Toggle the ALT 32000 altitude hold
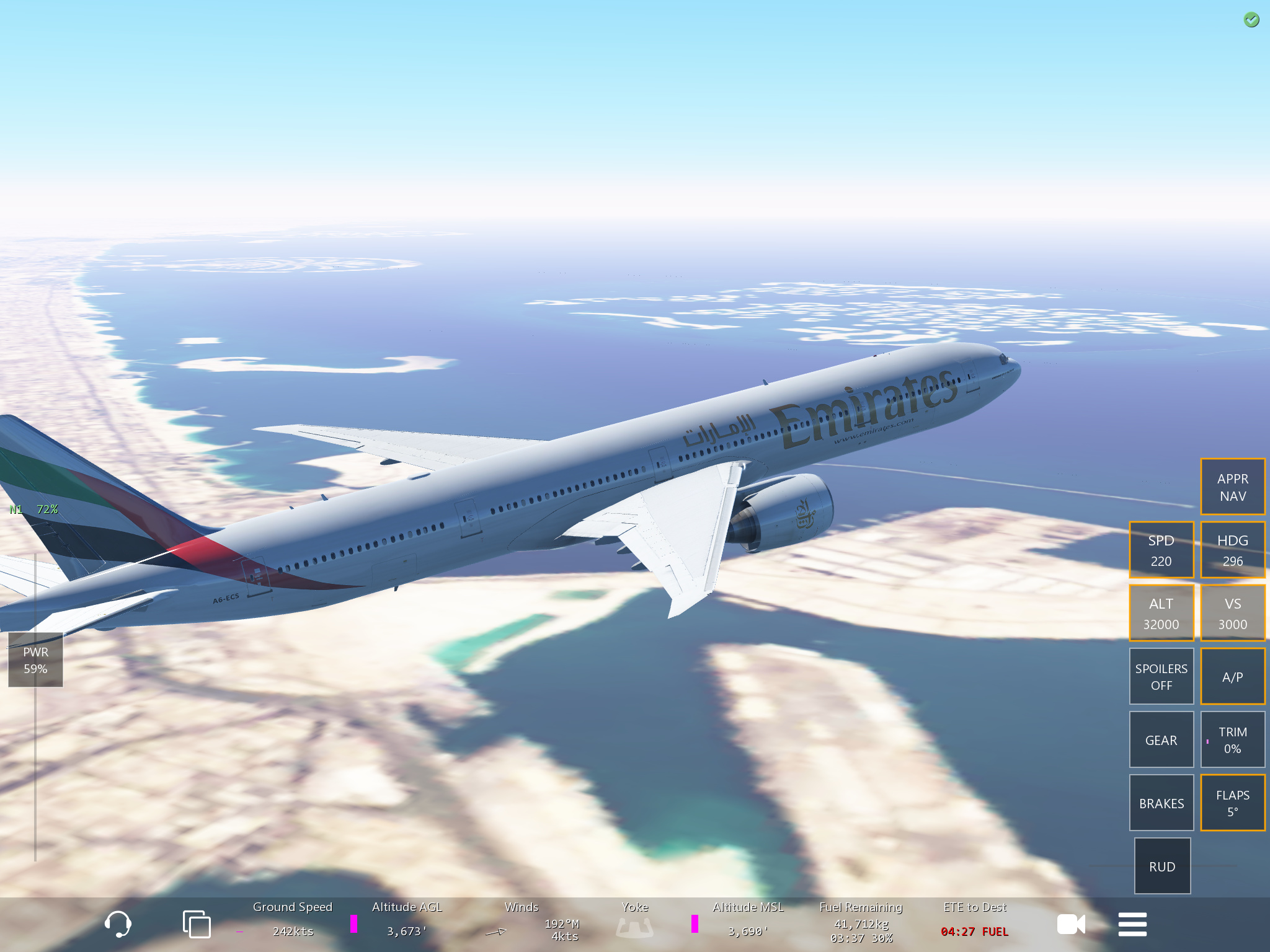The image size is (1270, 952). (x=1161, y=614)
